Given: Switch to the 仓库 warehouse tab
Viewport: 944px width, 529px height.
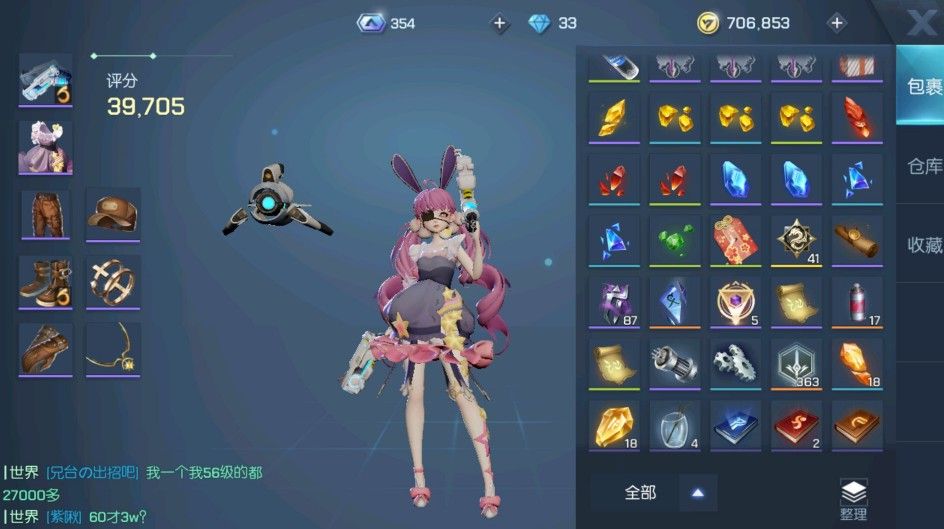Looking at the screenshot, I should point(922,166).
